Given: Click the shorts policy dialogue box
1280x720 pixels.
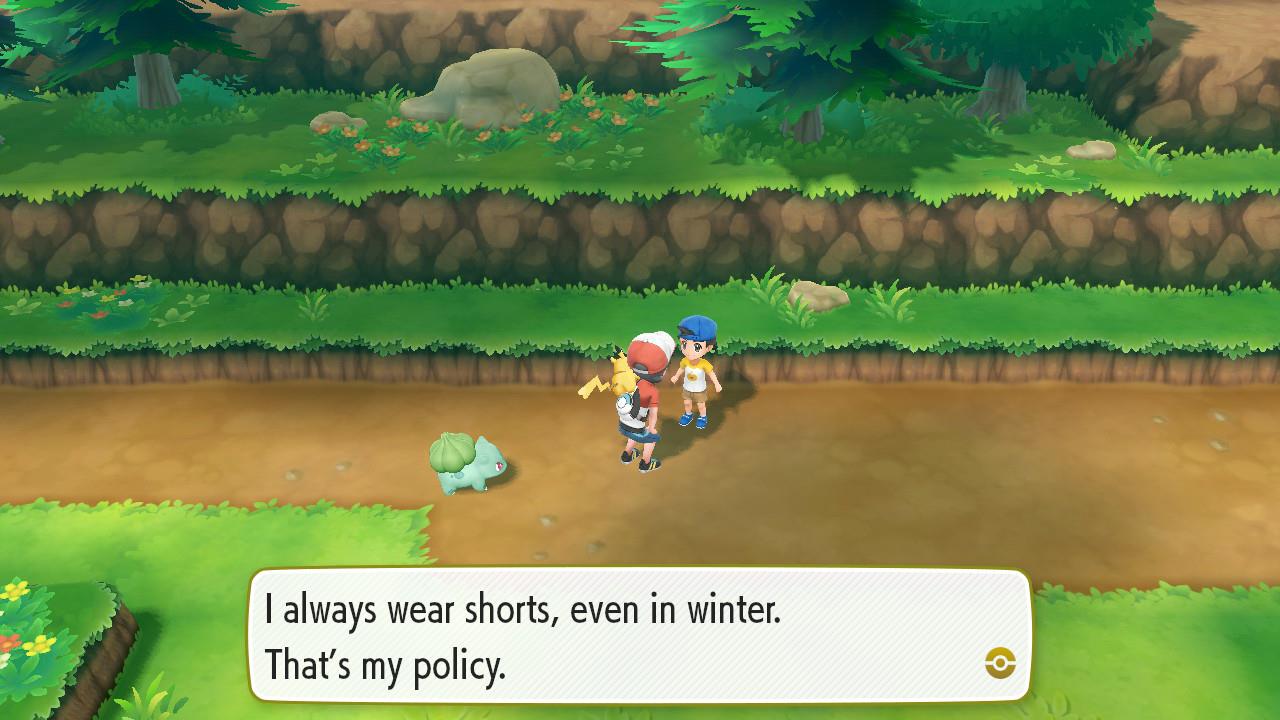Looking at the screenshot, I should pyautogui.click(x=640, y=636).
